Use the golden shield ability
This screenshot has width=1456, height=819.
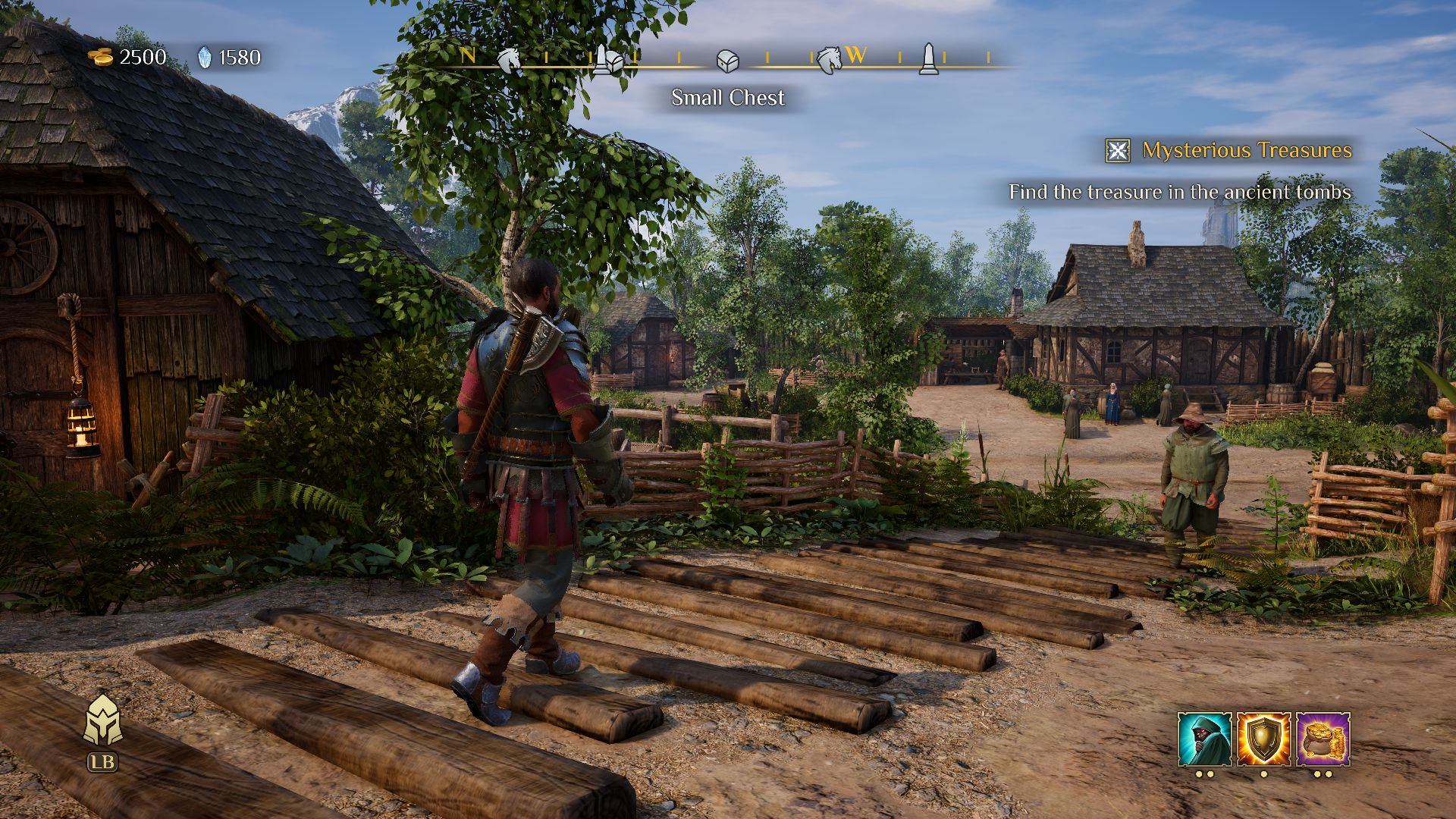(x=1263, y=739)
